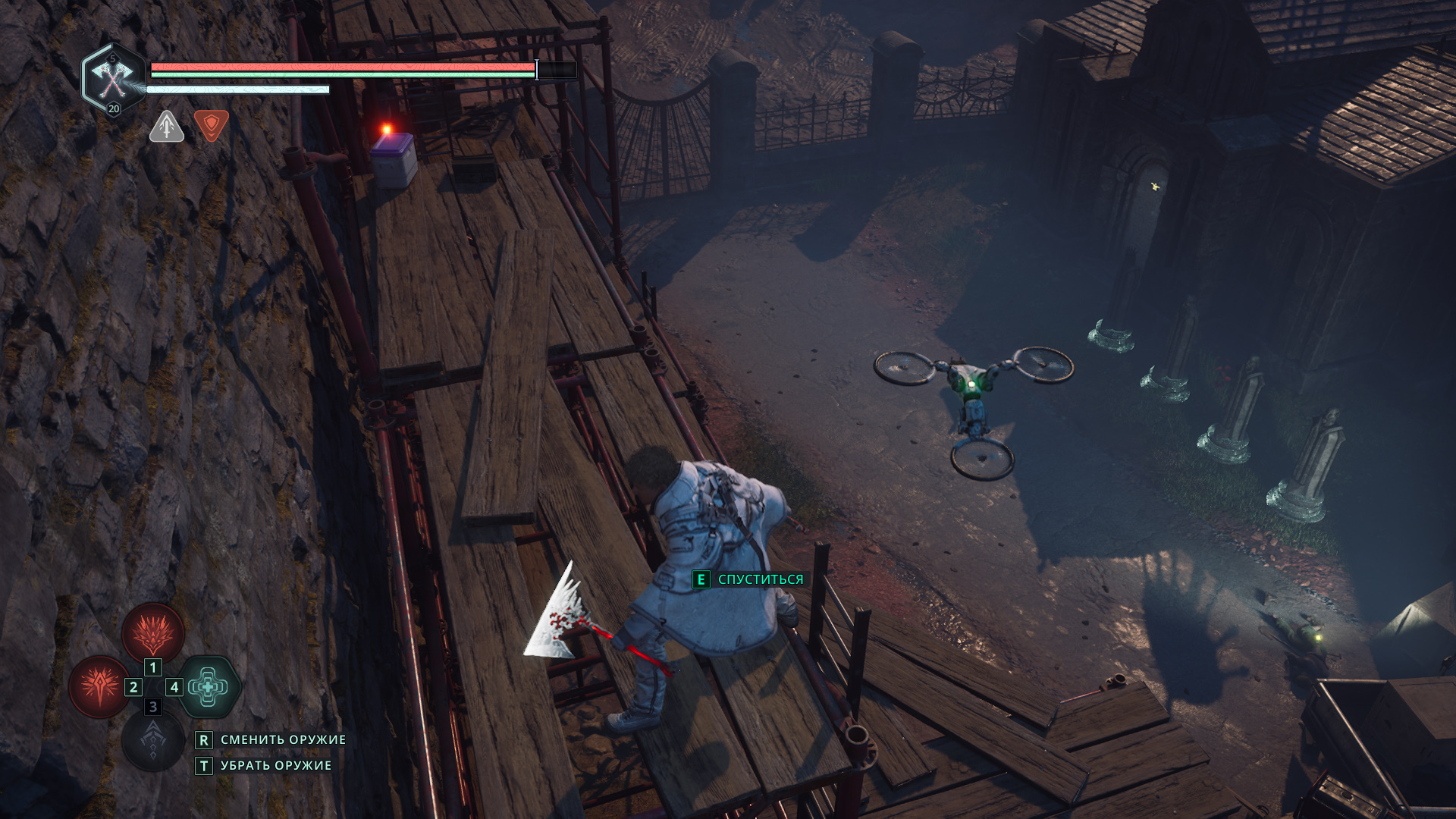Click the red shield debuff icon
Screen dimensions: 1456x819
[212, 124]
